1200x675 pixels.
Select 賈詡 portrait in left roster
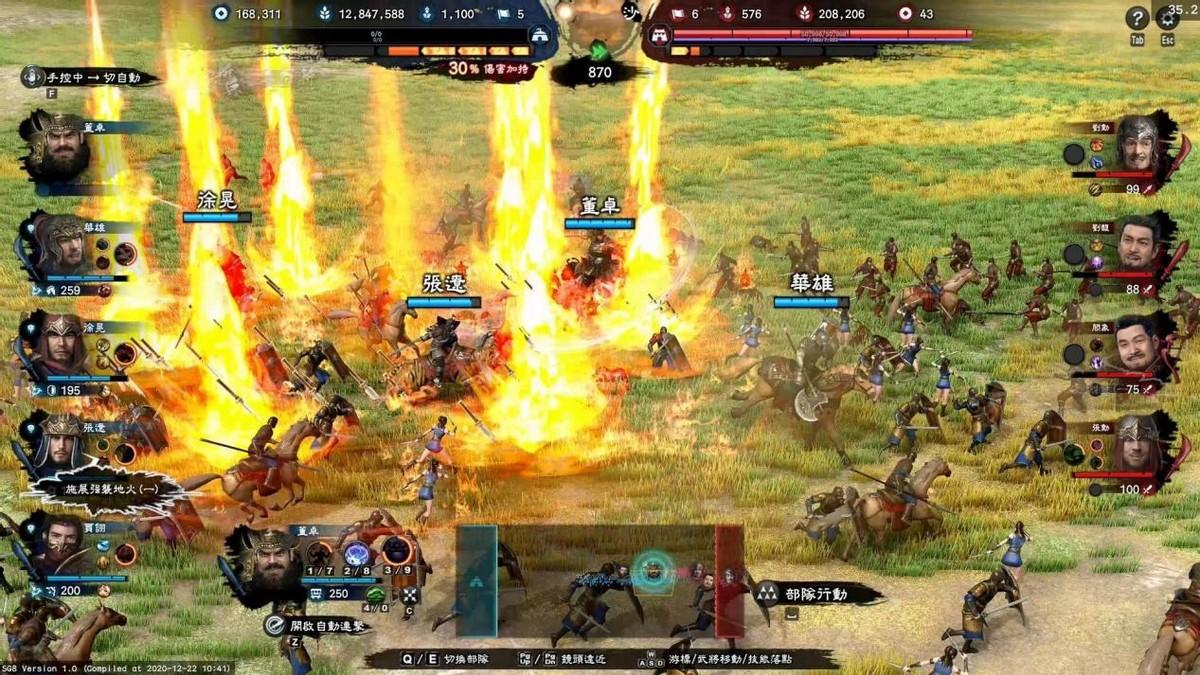coord(60,545)
